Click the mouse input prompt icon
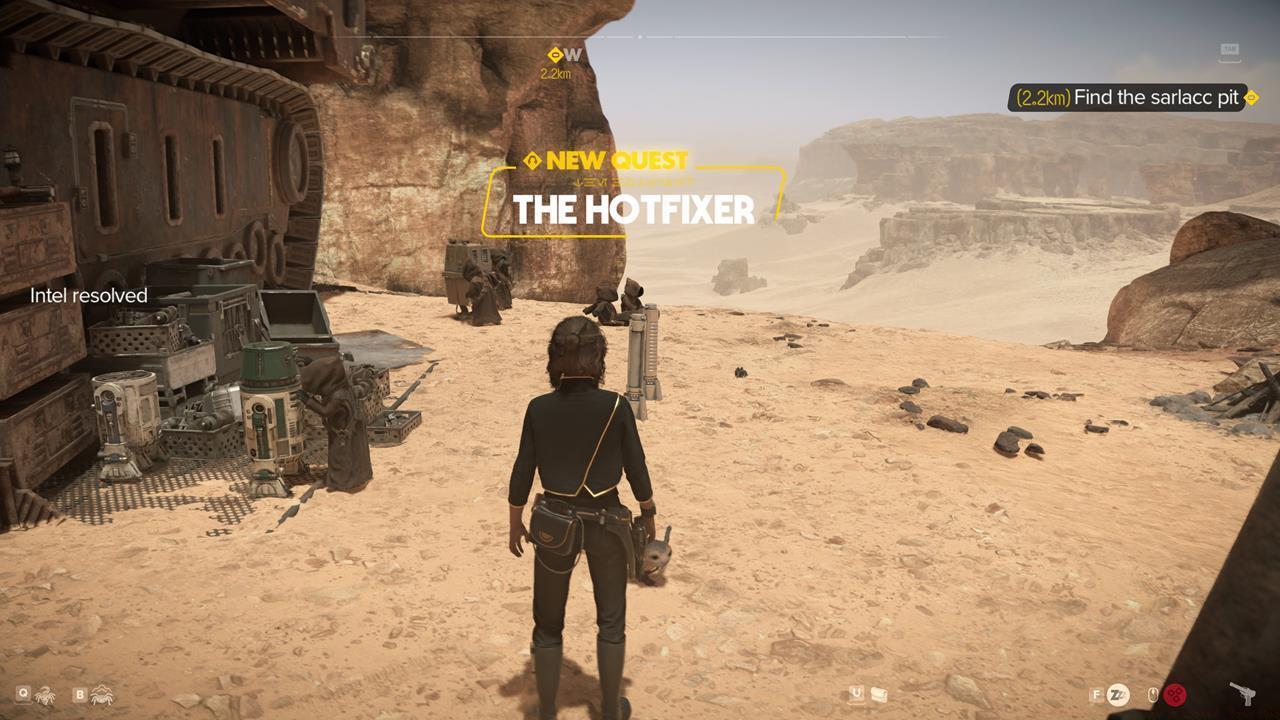Viewport: 1280px width, 720px height. 1153,693
